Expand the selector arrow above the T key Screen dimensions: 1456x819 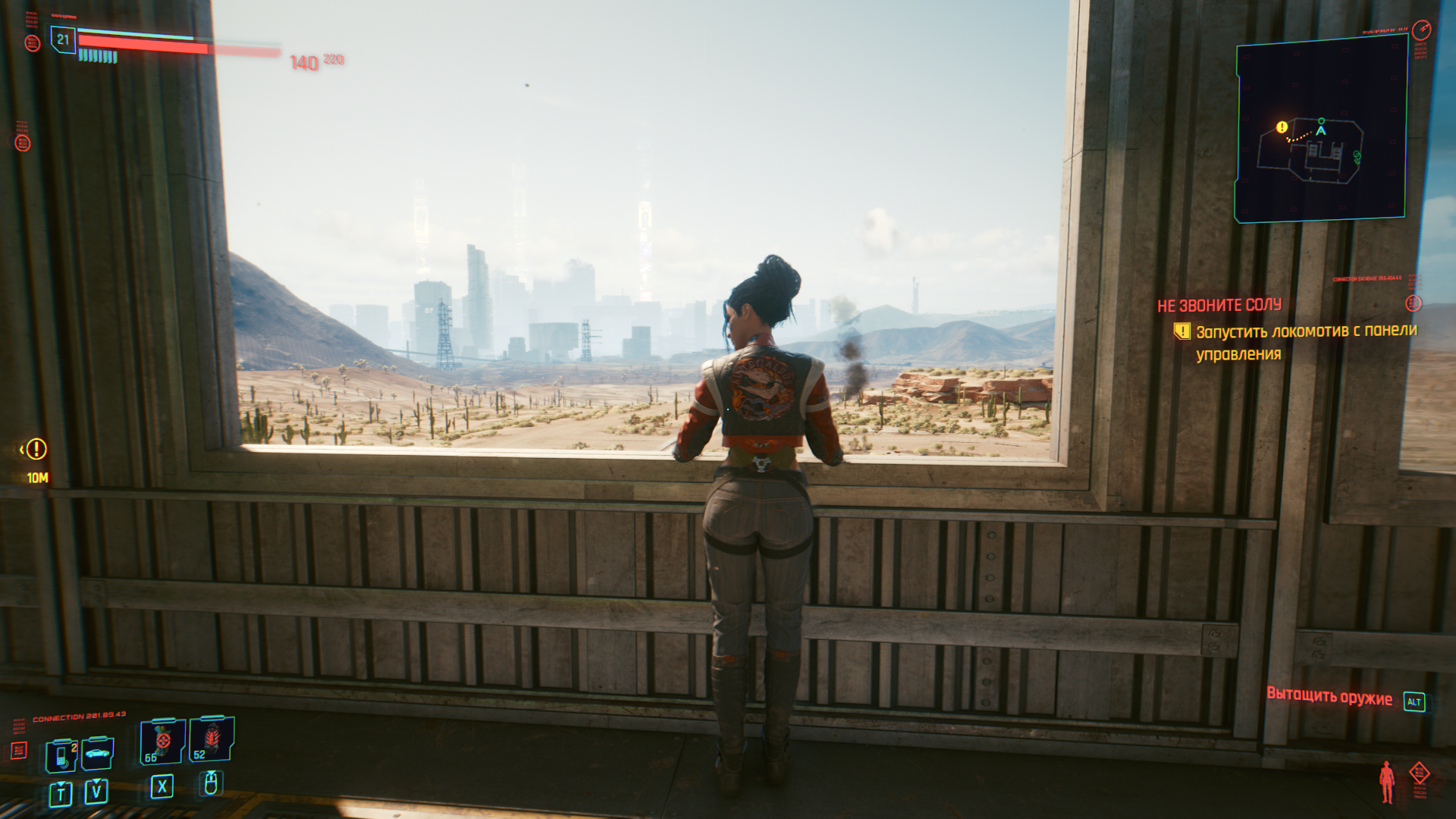[x=61, y=783]
